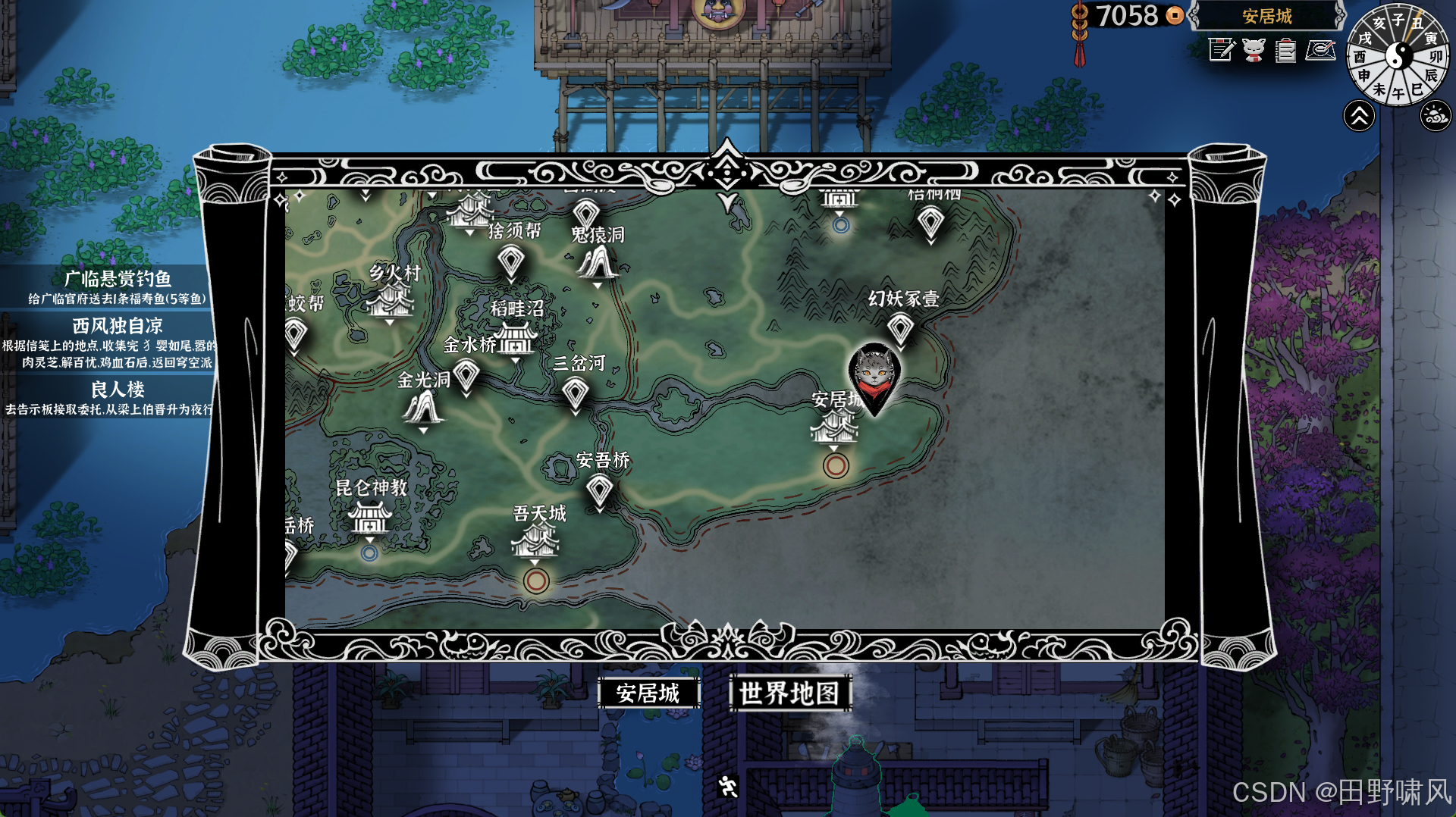Select the 金水桥 map pin
Screen dimensions: 1456x817
tap(466, 374)
